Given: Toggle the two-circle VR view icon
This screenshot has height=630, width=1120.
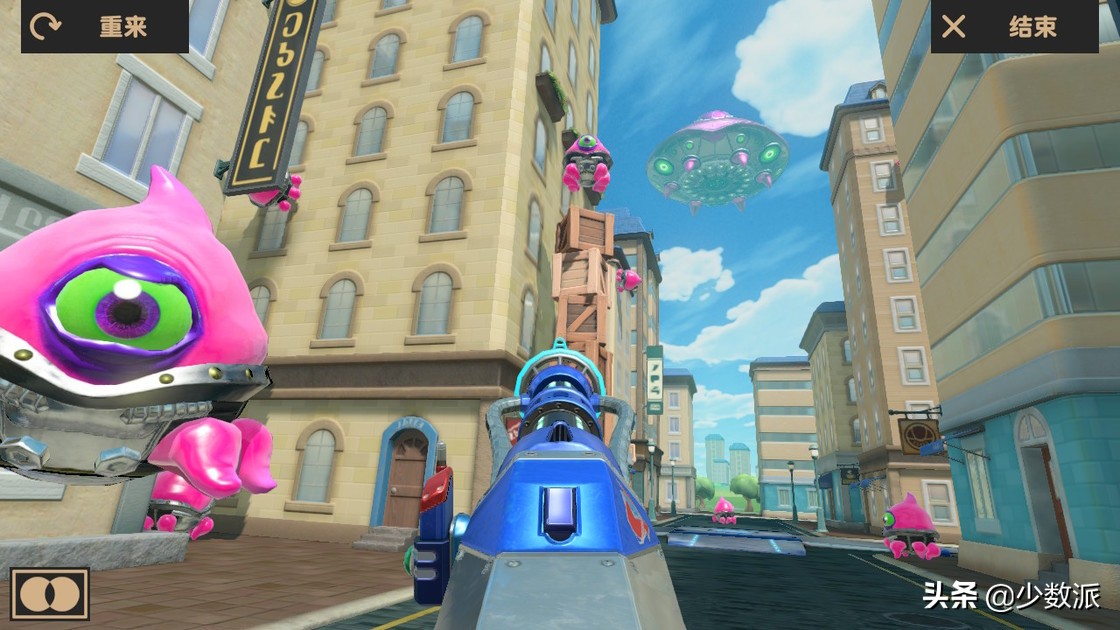Looking at the screenshot, I should (50, 594).
